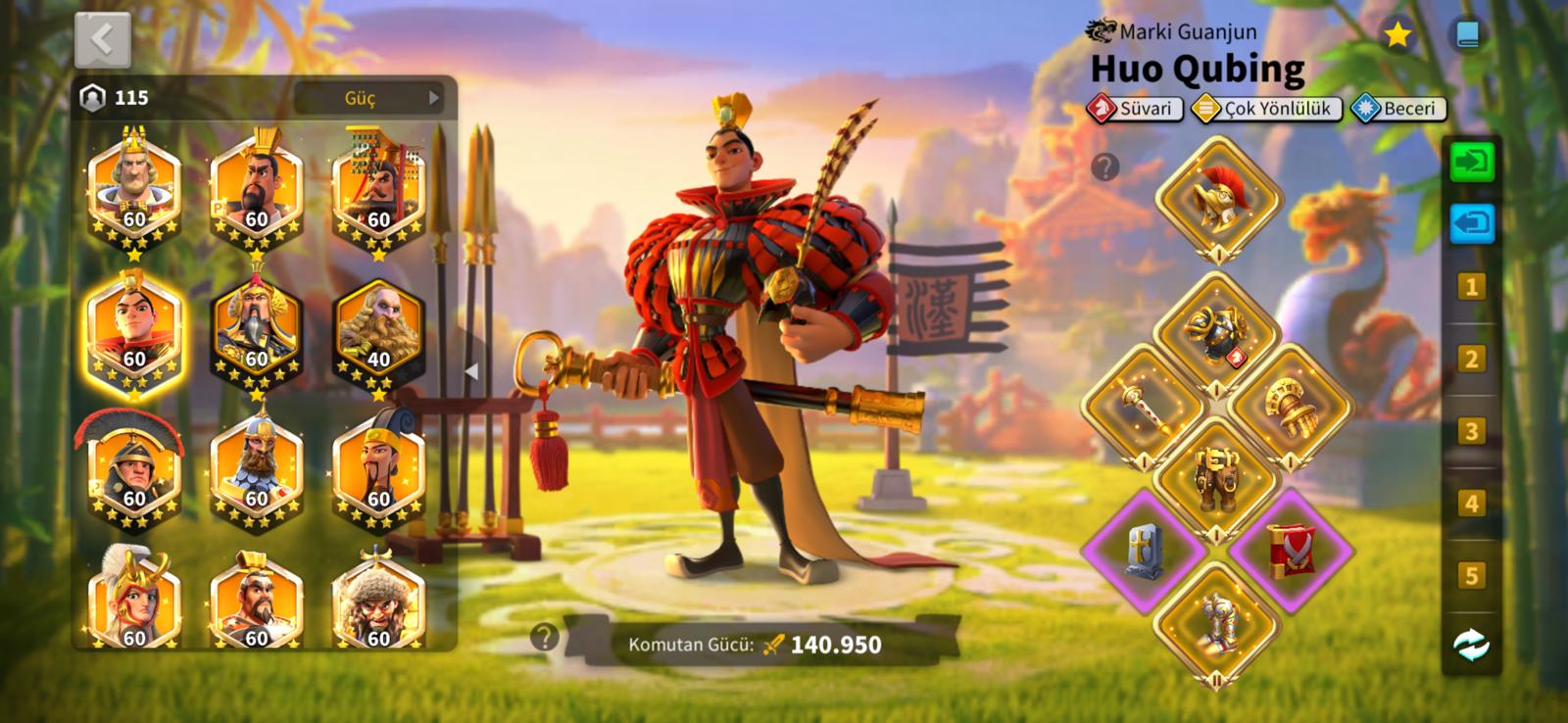Image resolution: width=1568 pixels, height=723 pixels.
Task: Switch to equipment preset 1
Action: pos(1471,287)
